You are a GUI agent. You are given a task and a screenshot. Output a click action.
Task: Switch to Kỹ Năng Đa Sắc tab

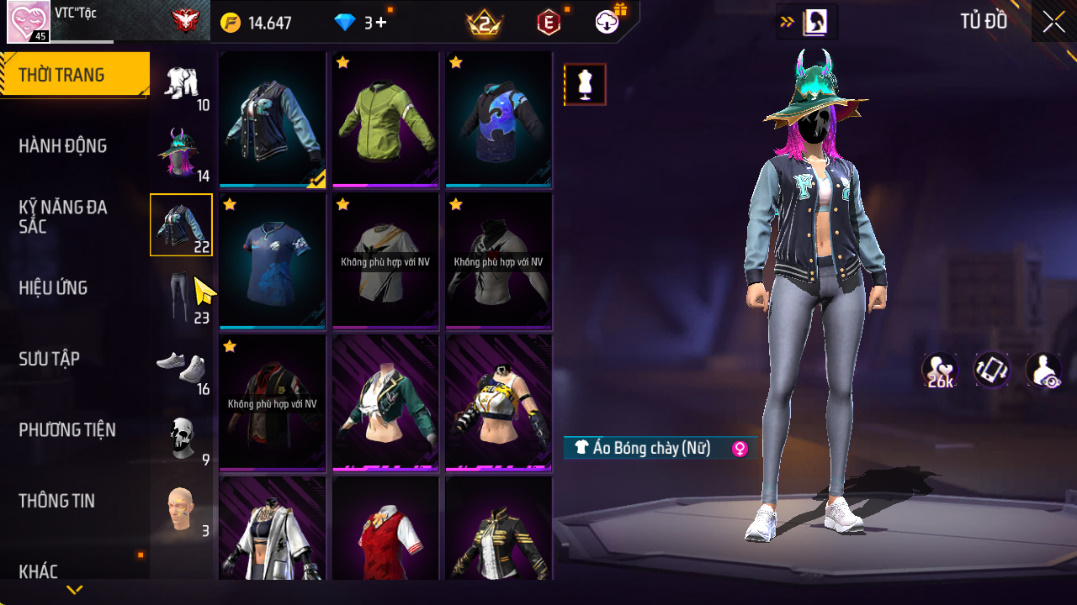click(x=62, y=216)
